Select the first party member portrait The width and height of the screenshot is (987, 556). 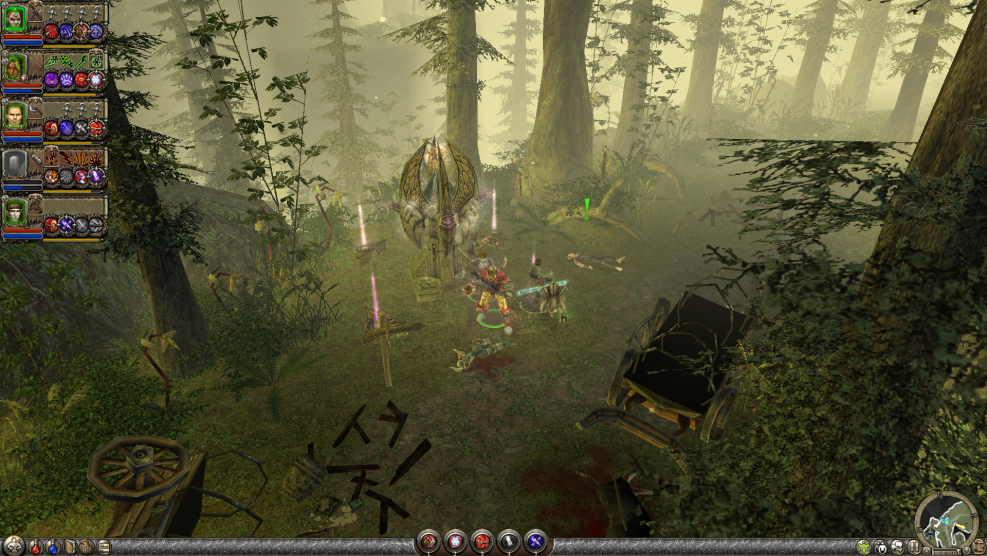pos(15,19)
